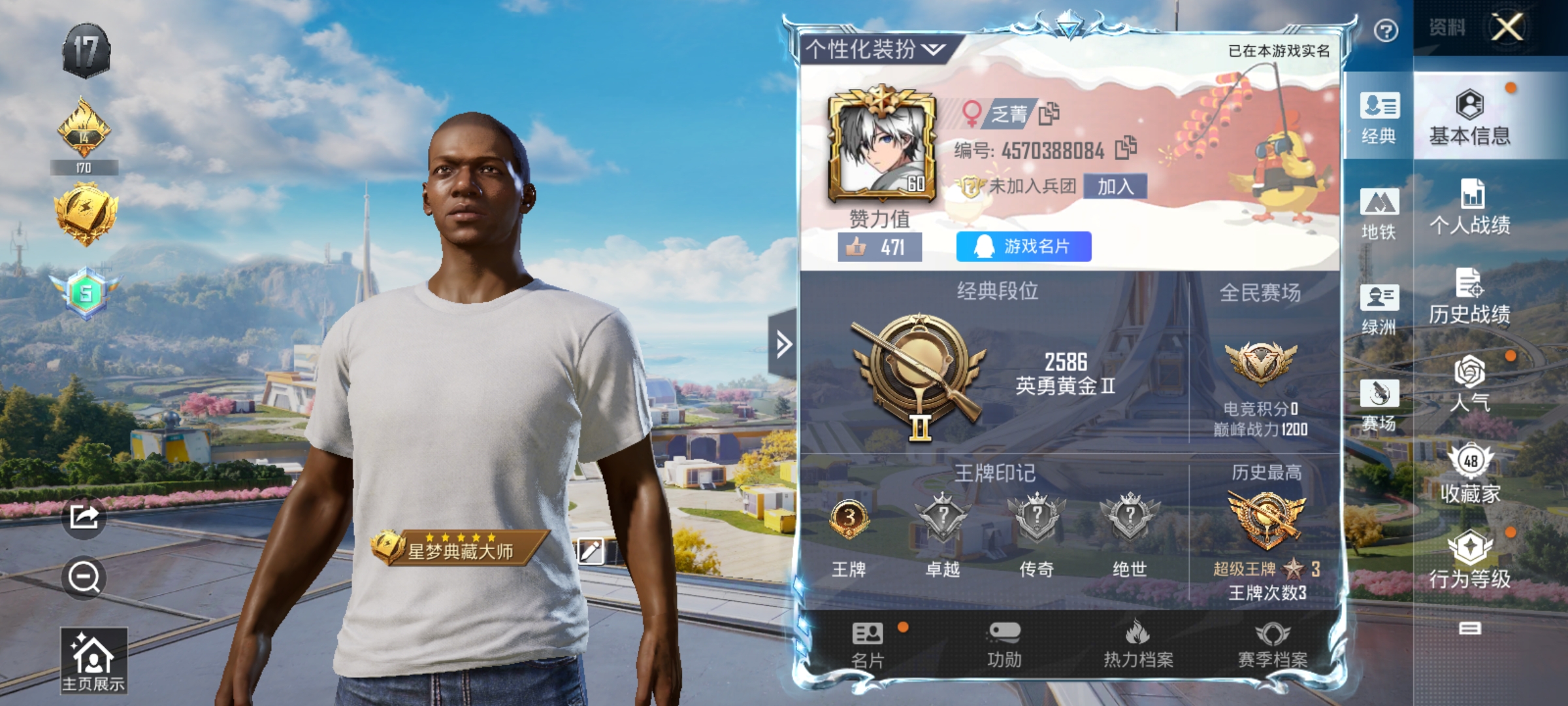1568x706 pixels.
Task: Give a like on the 471 thumbs-up
Action: (879, 247)
